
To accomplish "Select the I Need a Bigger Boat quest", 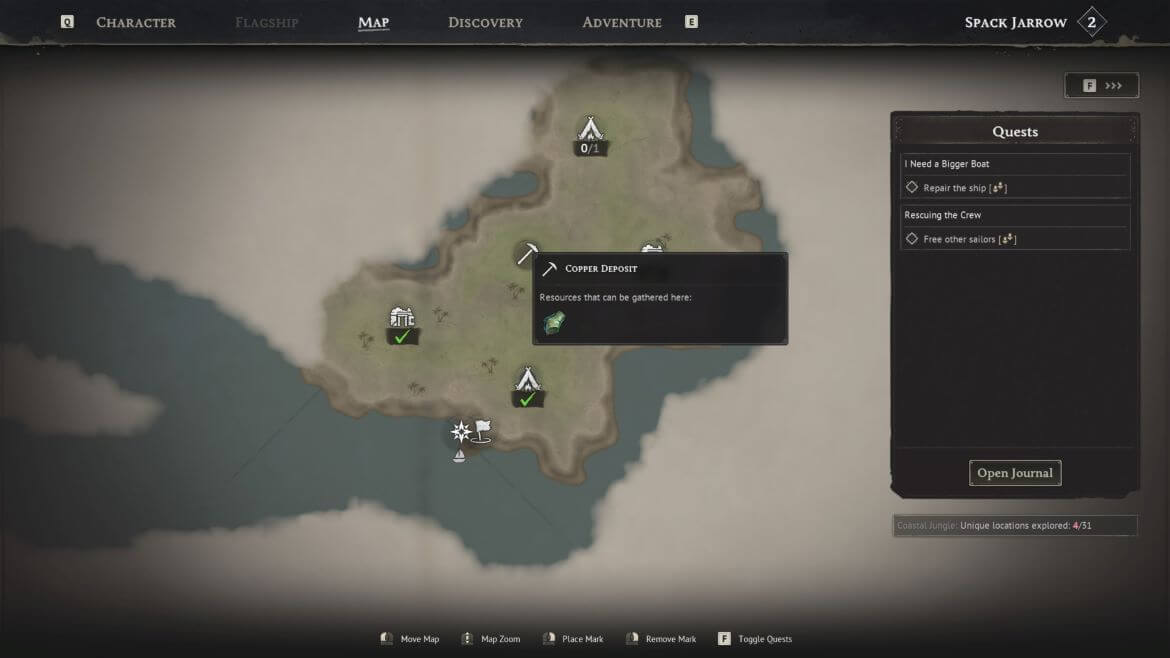I will tap(947, 164).
